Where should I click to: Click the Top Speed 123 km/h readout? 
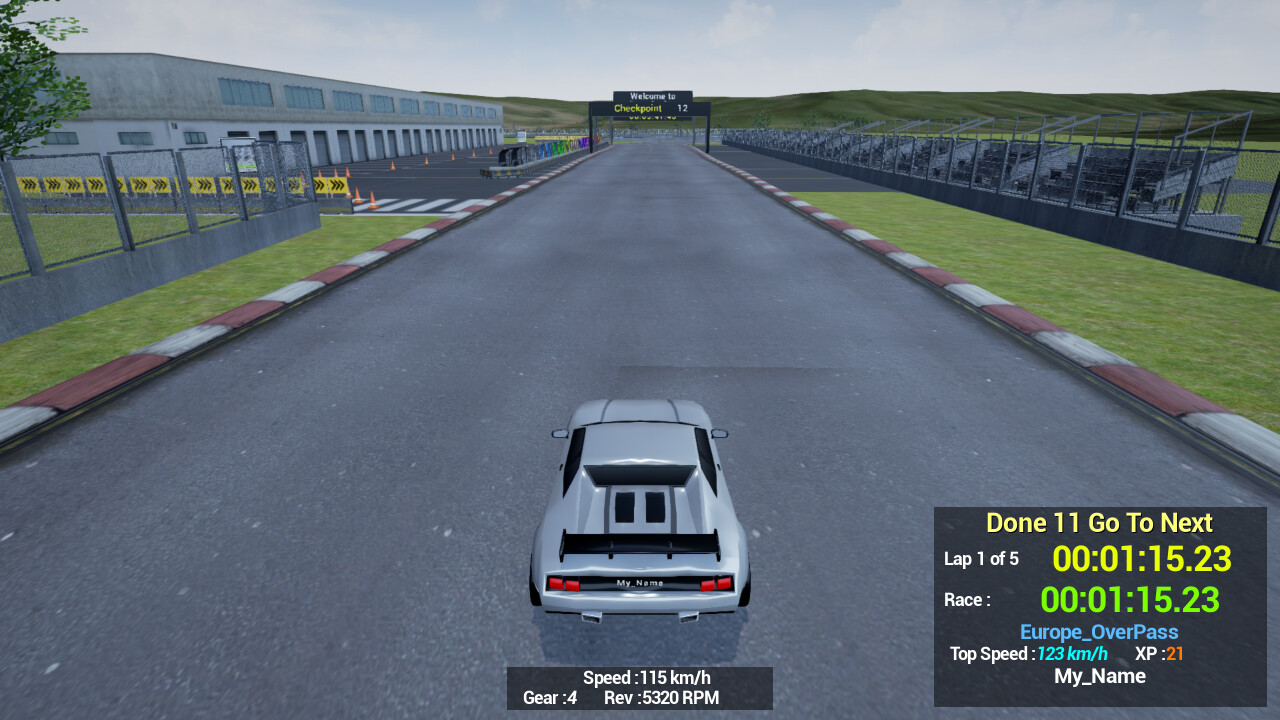[1073, 653]
